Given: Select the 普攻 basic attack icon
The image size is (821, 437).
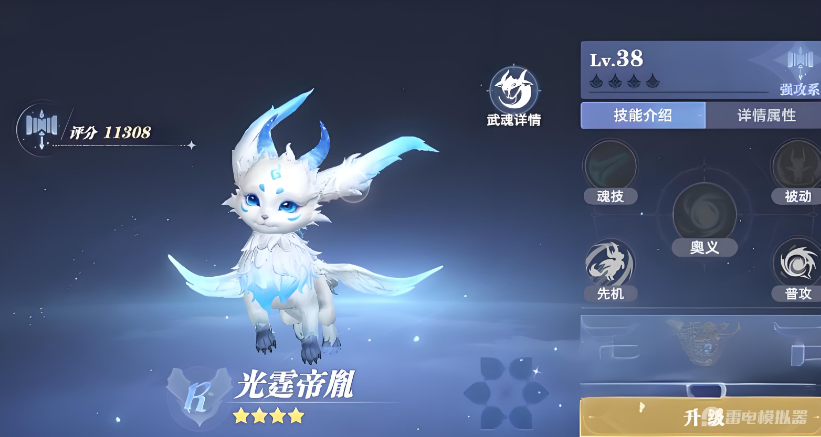Looking at the screenshot, I should pos(796,263).
